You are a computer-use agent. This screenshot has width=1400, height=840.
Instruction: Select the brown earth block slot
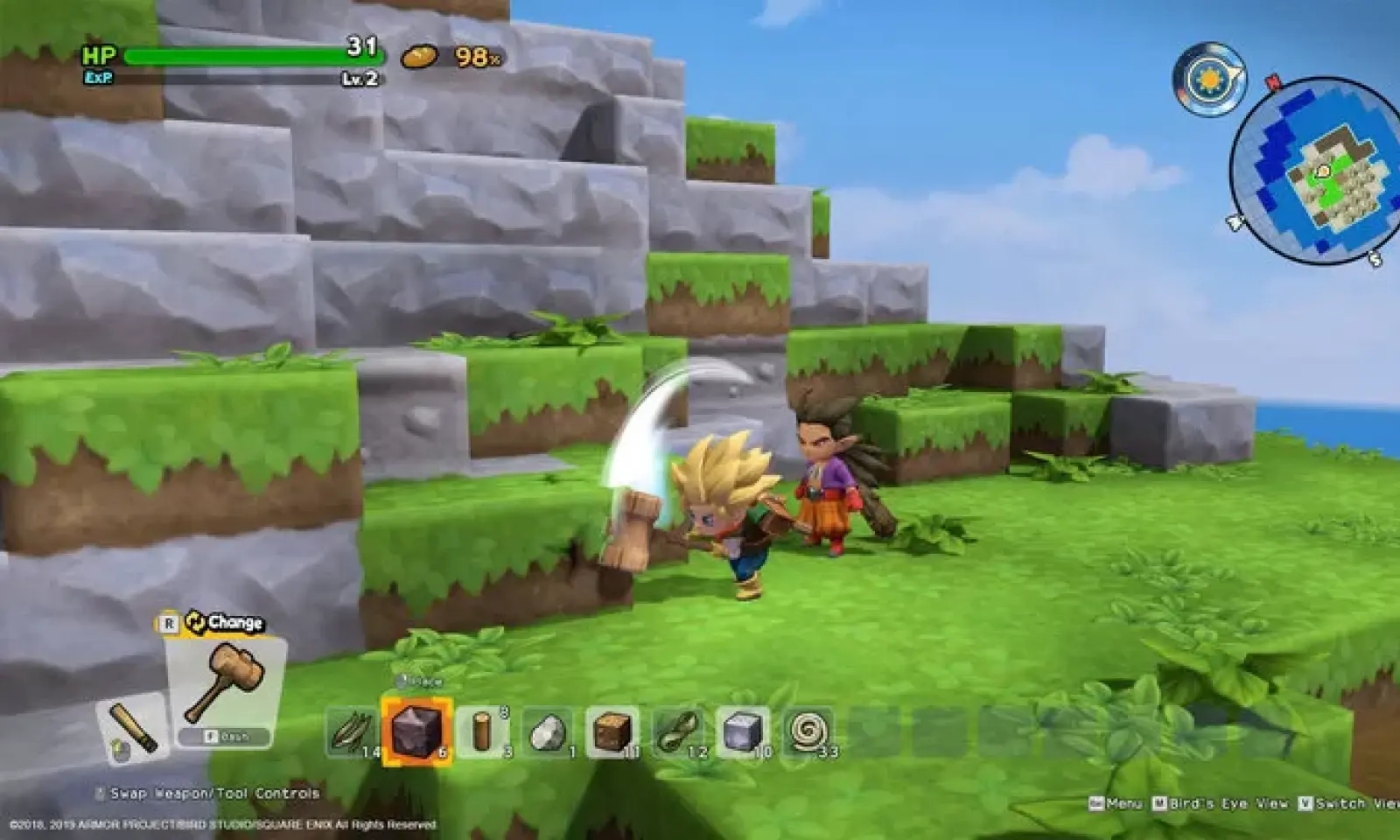(612, 731)
